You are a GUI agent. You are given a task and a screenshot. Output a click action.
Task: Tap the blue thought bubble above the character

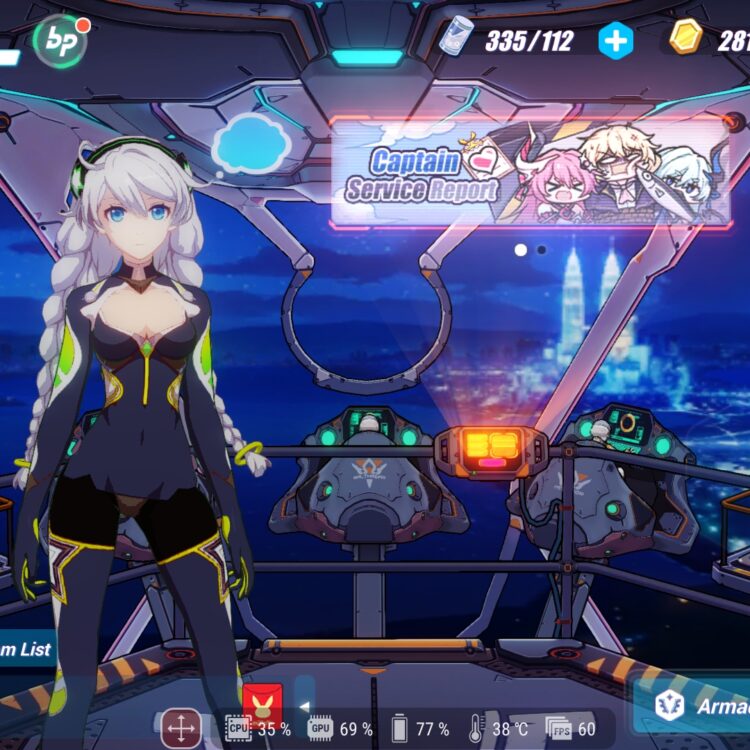coord(251,144)
